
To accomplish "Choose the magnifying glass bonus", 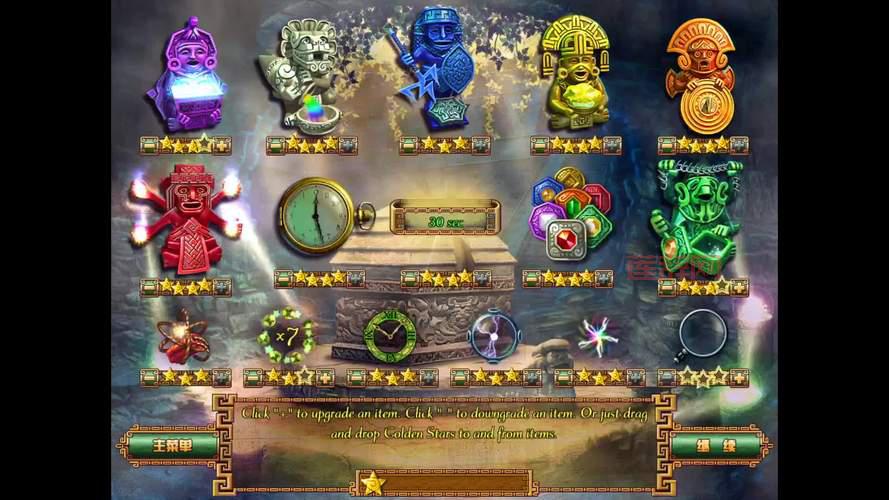I will (701, 334).
